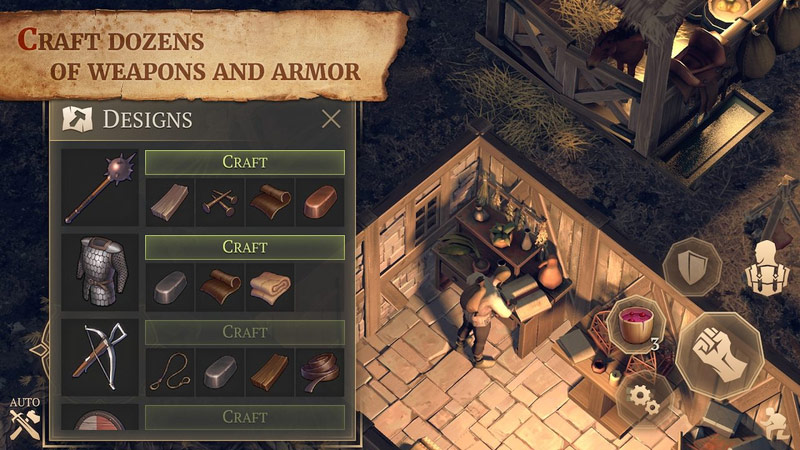Open the backpack inventory
Image resolution: width=800 pixels, height=450 pixels.
tap(768, 268)
